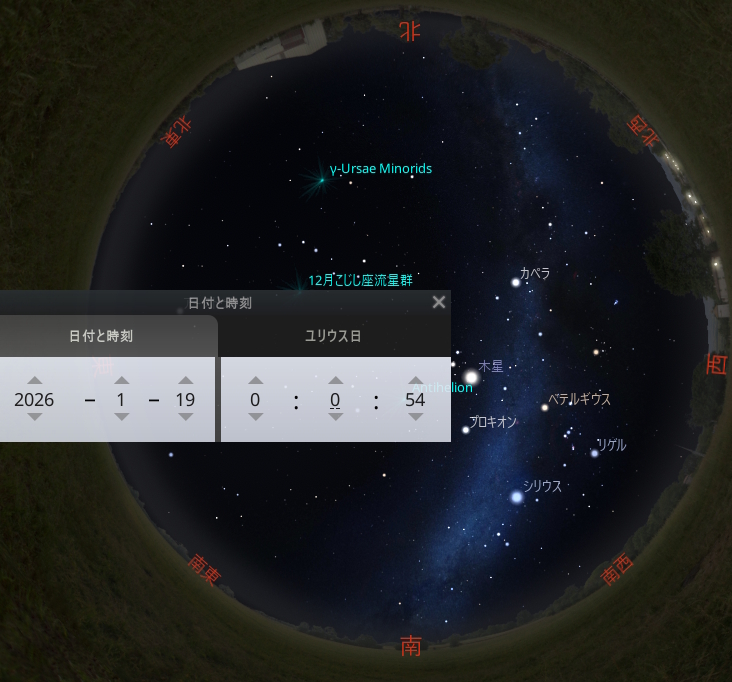This screenshot has width=732, height=682.
Task: Step the minutes up
Action: click(x=336, y=381)
